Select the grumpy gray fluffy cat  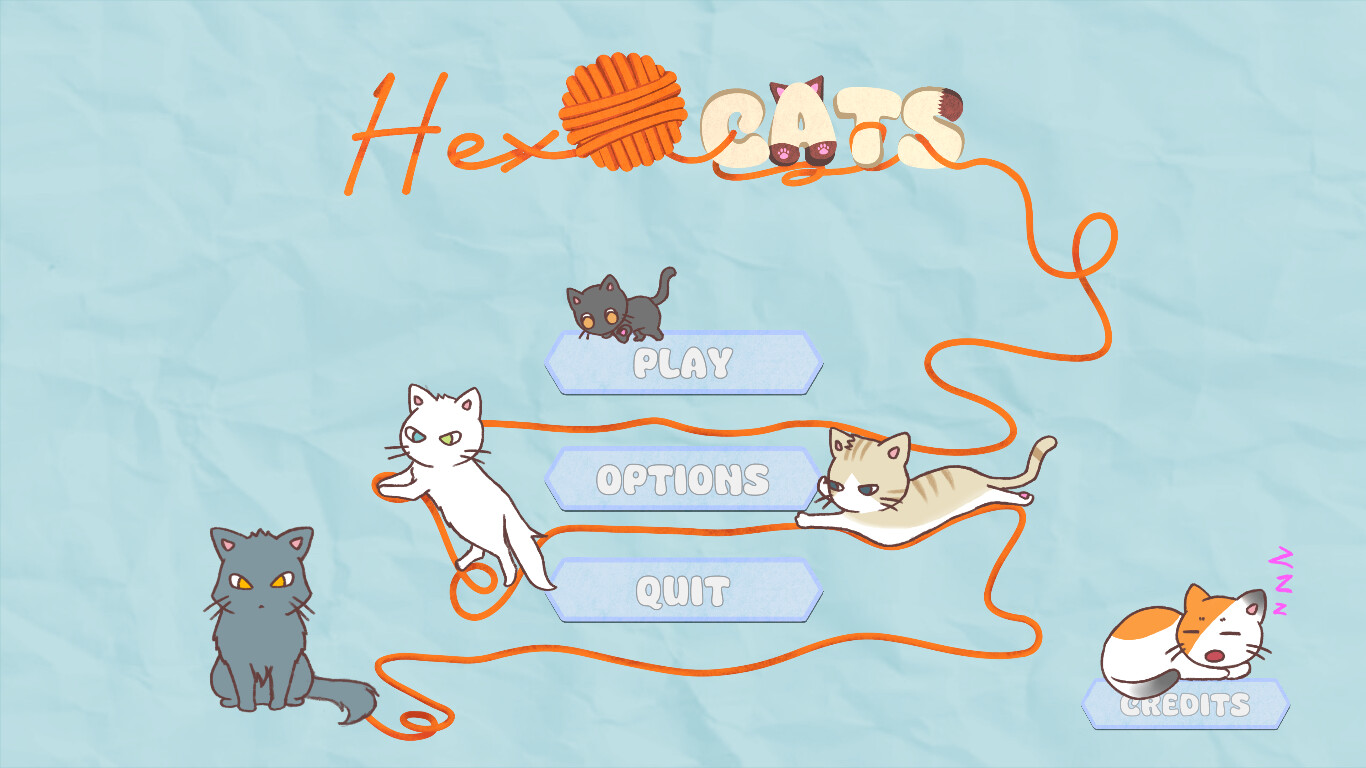[262, 620]
